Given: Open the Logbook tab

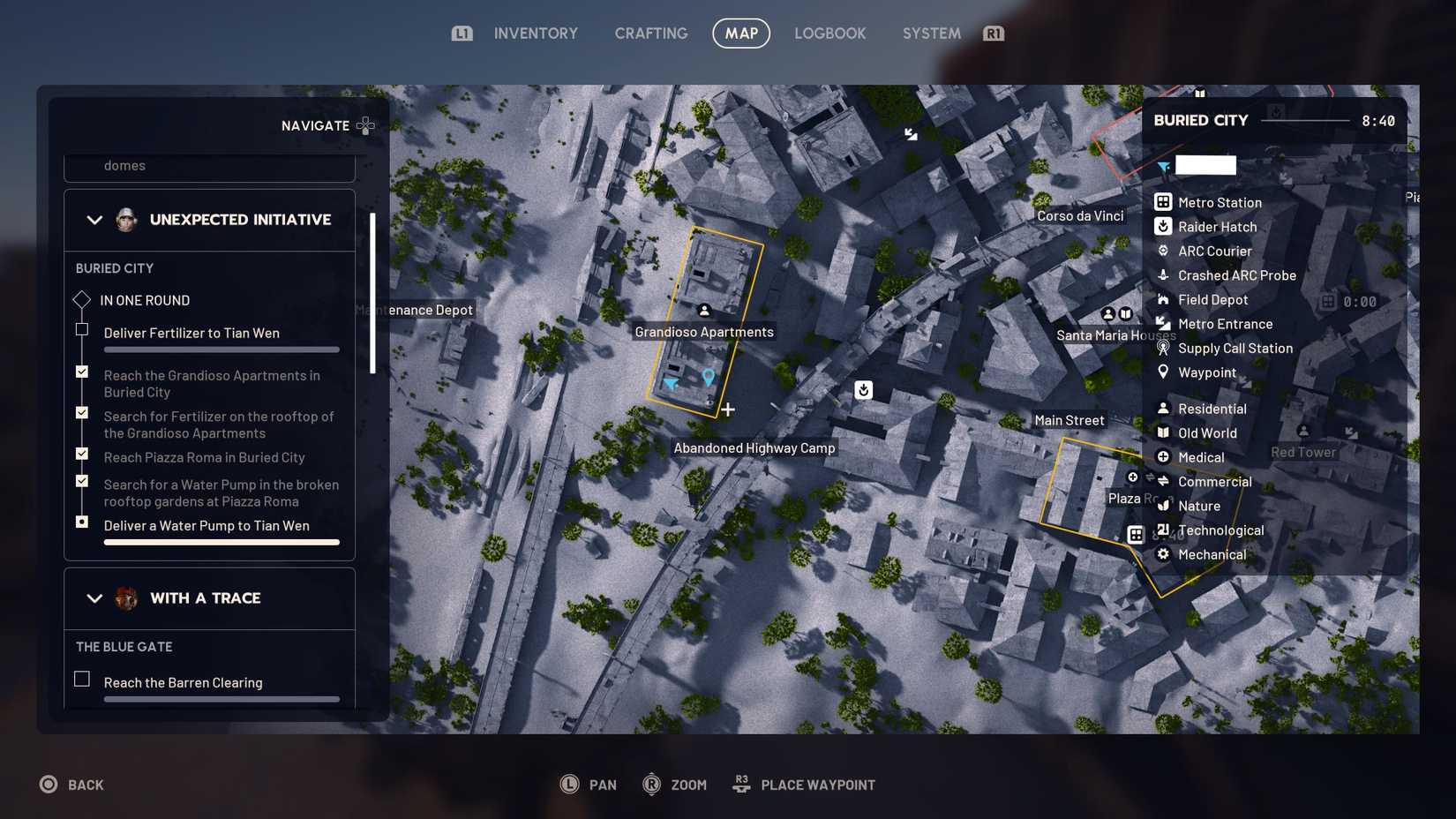Looking at the screenshot, I should (829, 33).
